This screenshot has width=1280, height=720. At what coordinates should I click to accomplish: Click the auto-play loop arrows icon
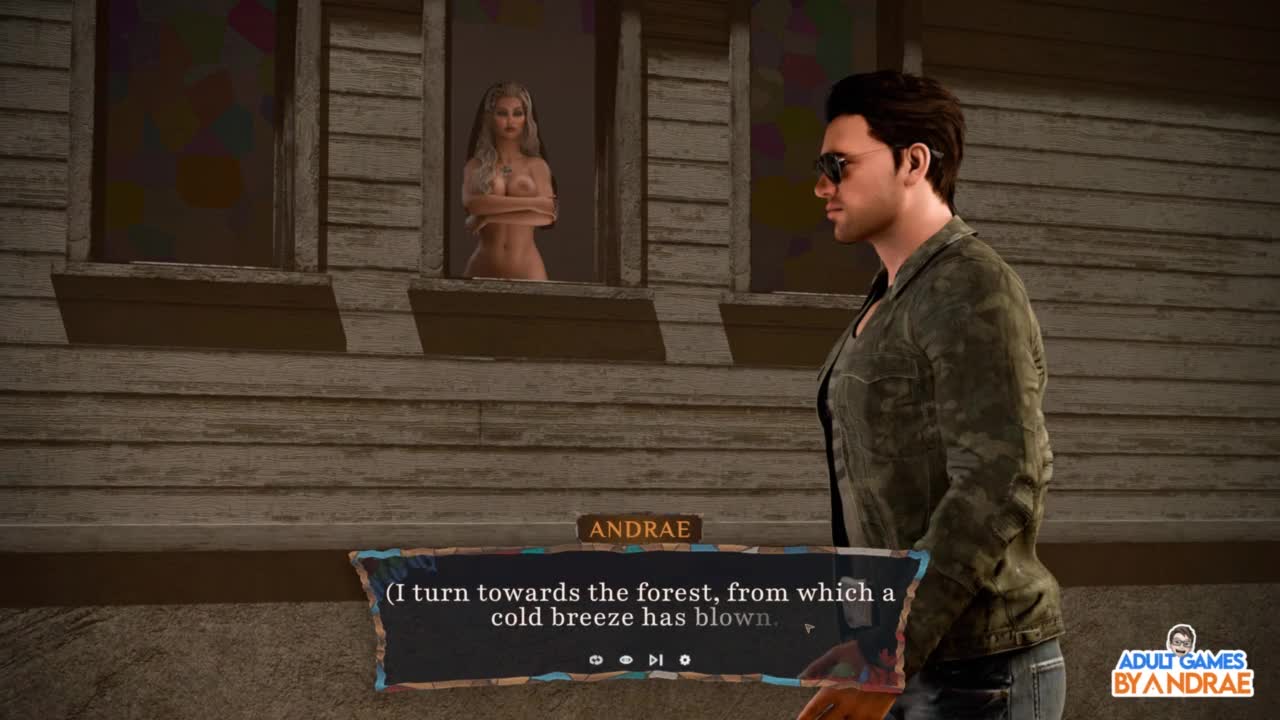click(596, 660)
